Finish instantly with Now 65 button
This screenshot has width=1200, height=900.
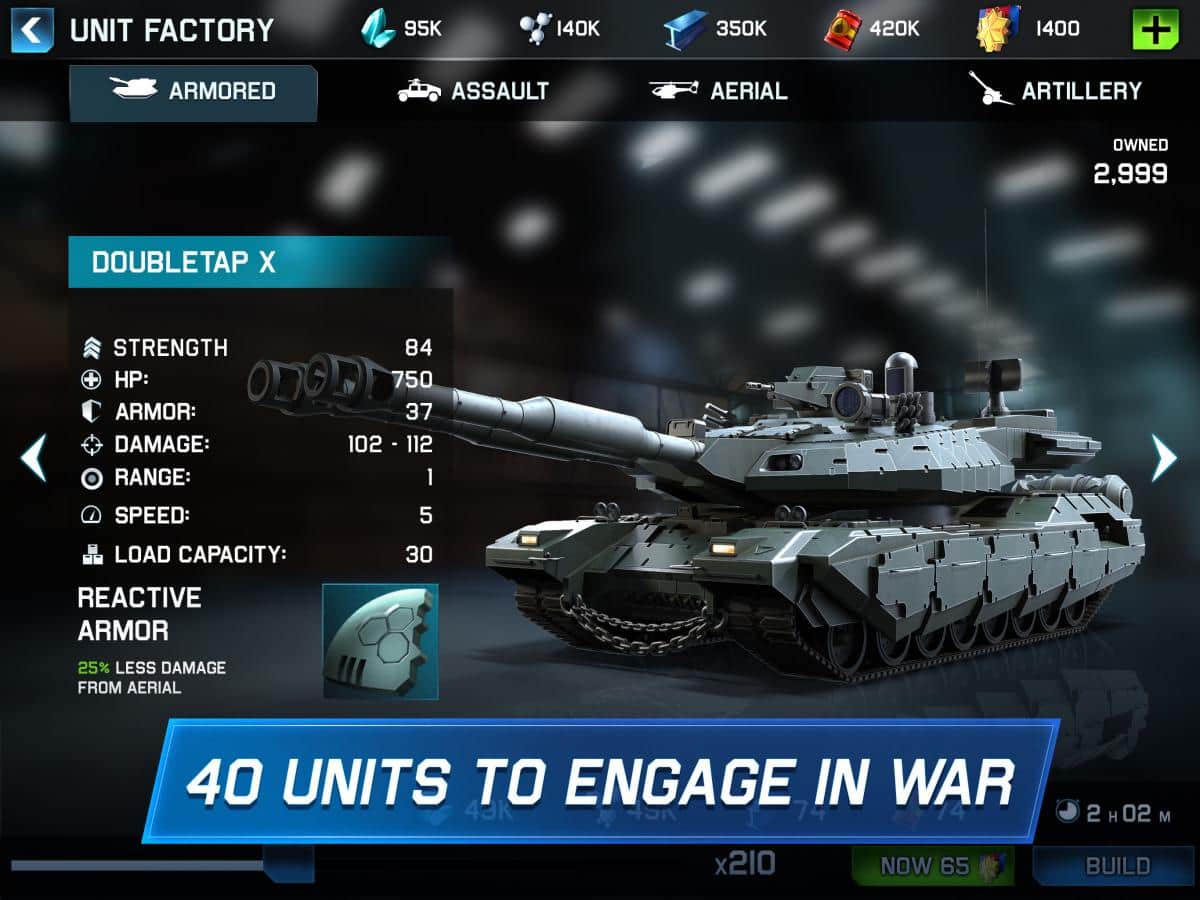[932, 866]
